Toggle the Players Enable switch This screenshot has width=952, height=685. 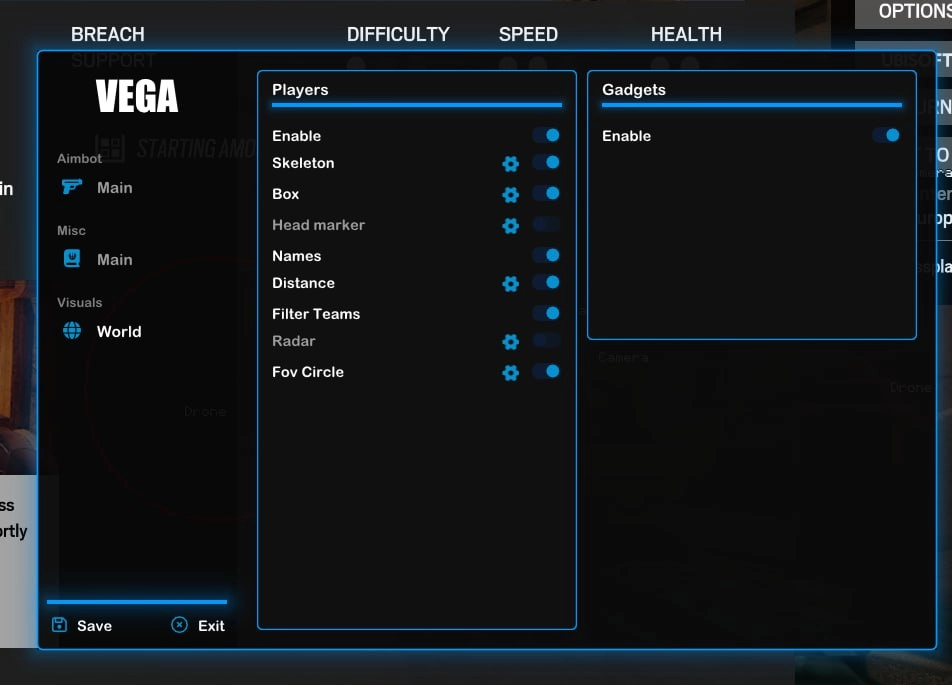click(546, 135)
